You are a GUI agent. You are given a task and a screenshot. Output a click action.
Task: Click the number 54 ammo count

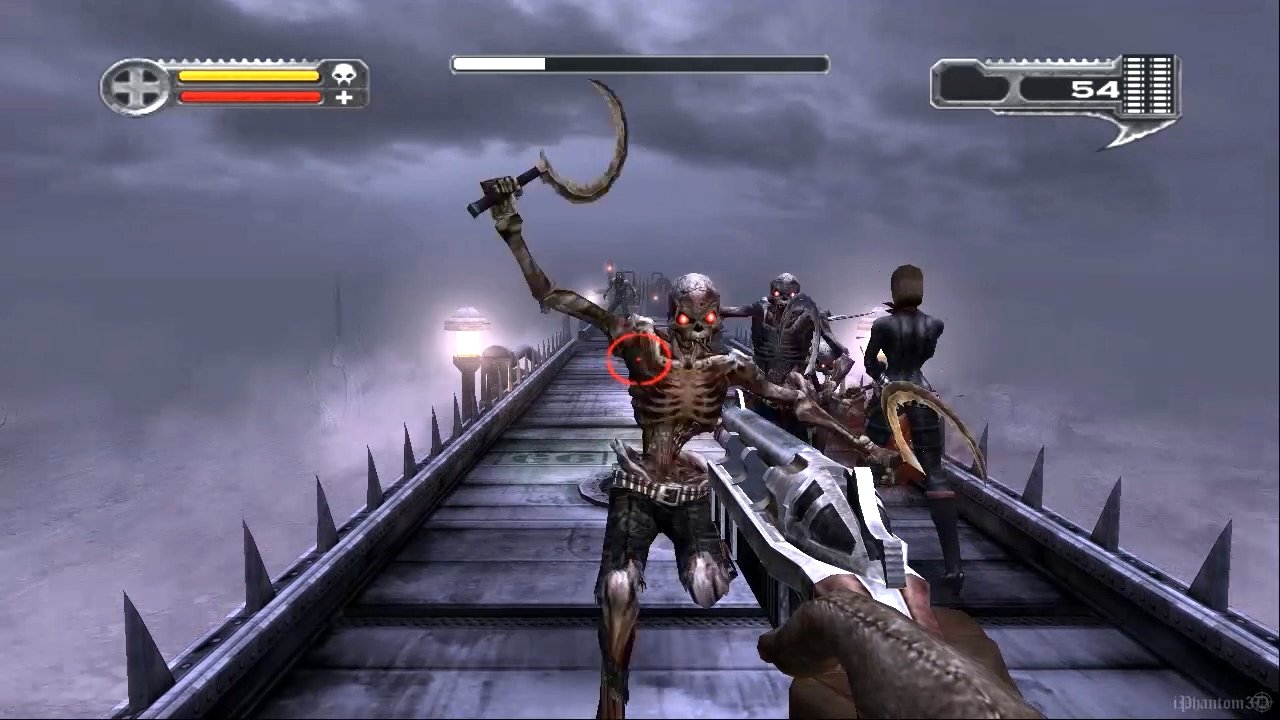point(1096,88)
